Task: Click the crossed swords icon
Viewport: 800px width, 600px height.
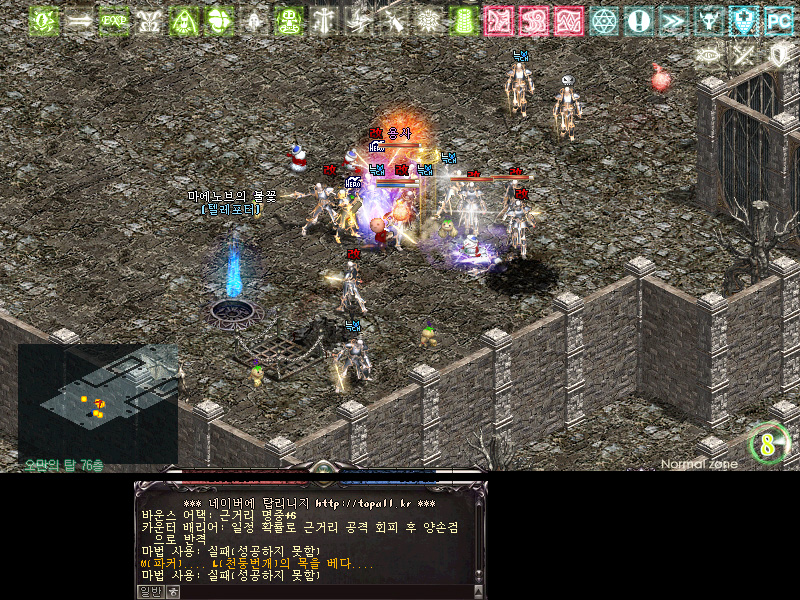Action: point(744,55)
